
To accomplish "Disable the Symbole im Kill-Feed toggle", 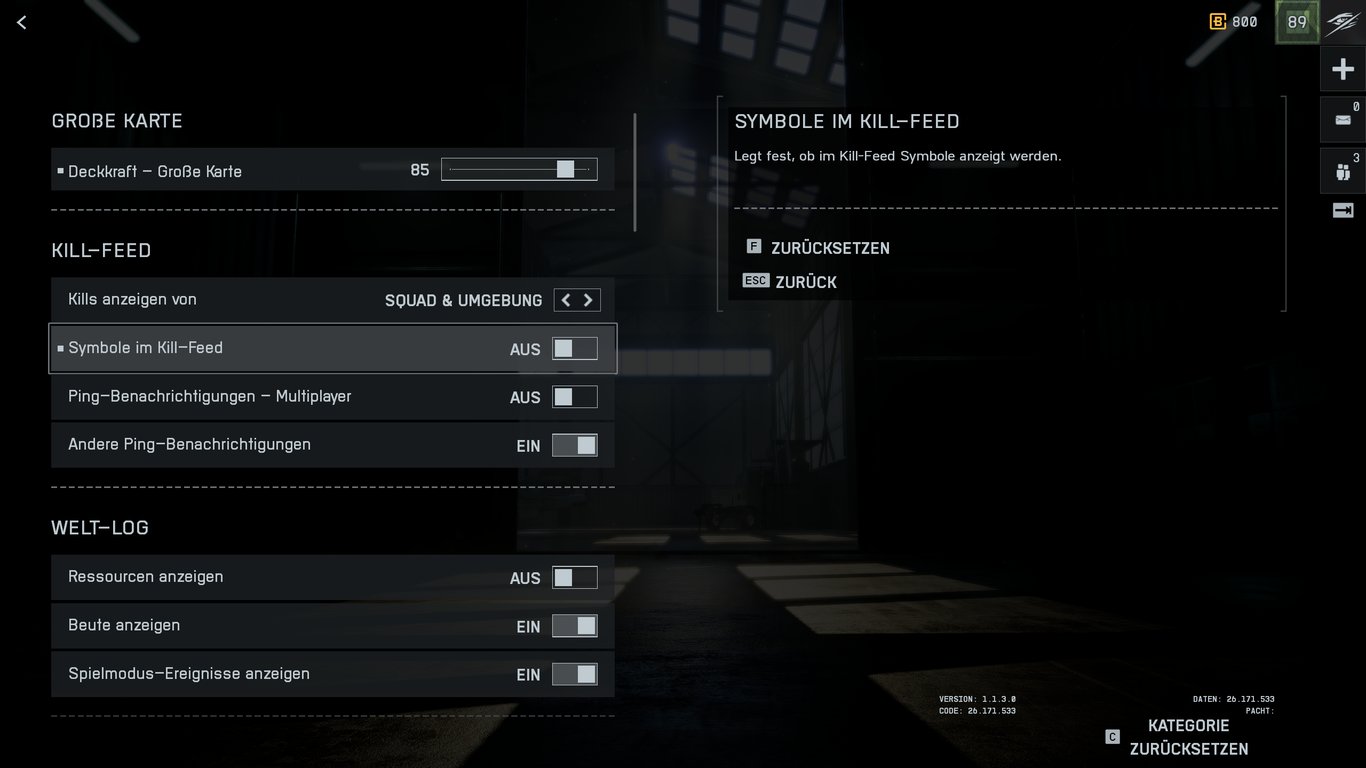I will click(575, 347).
